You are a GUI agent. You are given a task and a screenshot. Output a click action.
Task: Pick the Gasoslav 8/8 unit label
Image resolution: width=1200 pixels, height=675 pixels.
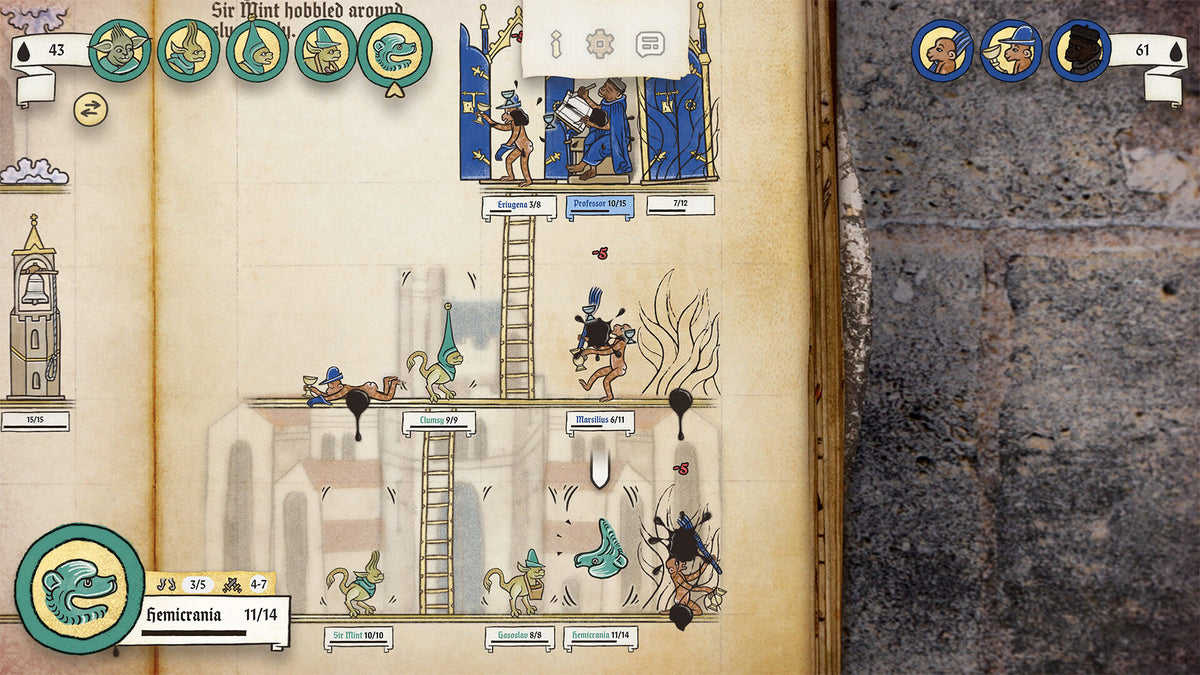tap(519, 637)
